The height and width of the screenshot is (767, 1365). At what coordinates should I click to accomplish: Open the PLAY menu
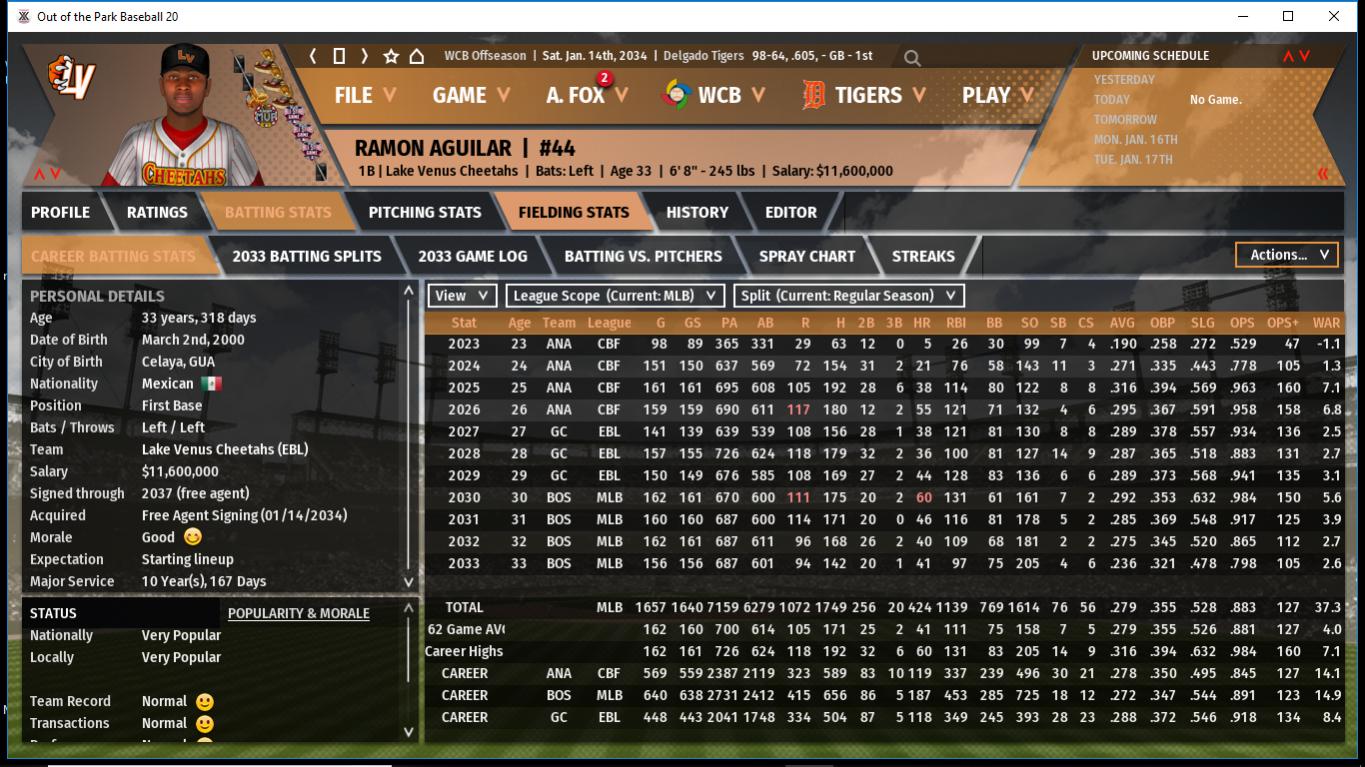(x=997, y=95)
